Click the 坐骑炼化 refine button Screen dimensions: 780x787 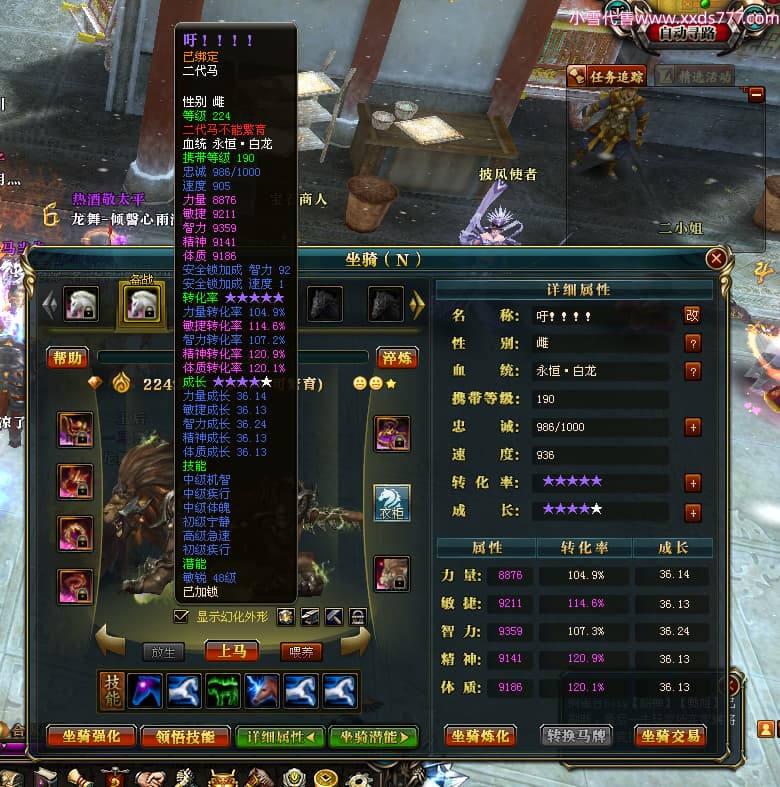480,737
